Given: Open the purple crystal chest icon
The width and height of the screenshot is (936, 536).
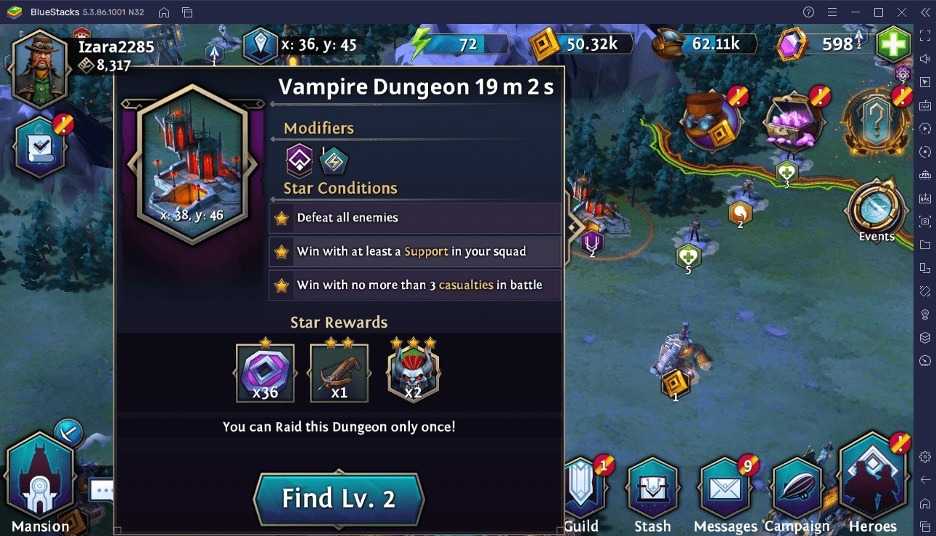Looking at the screenshot, I should (794, 122).
